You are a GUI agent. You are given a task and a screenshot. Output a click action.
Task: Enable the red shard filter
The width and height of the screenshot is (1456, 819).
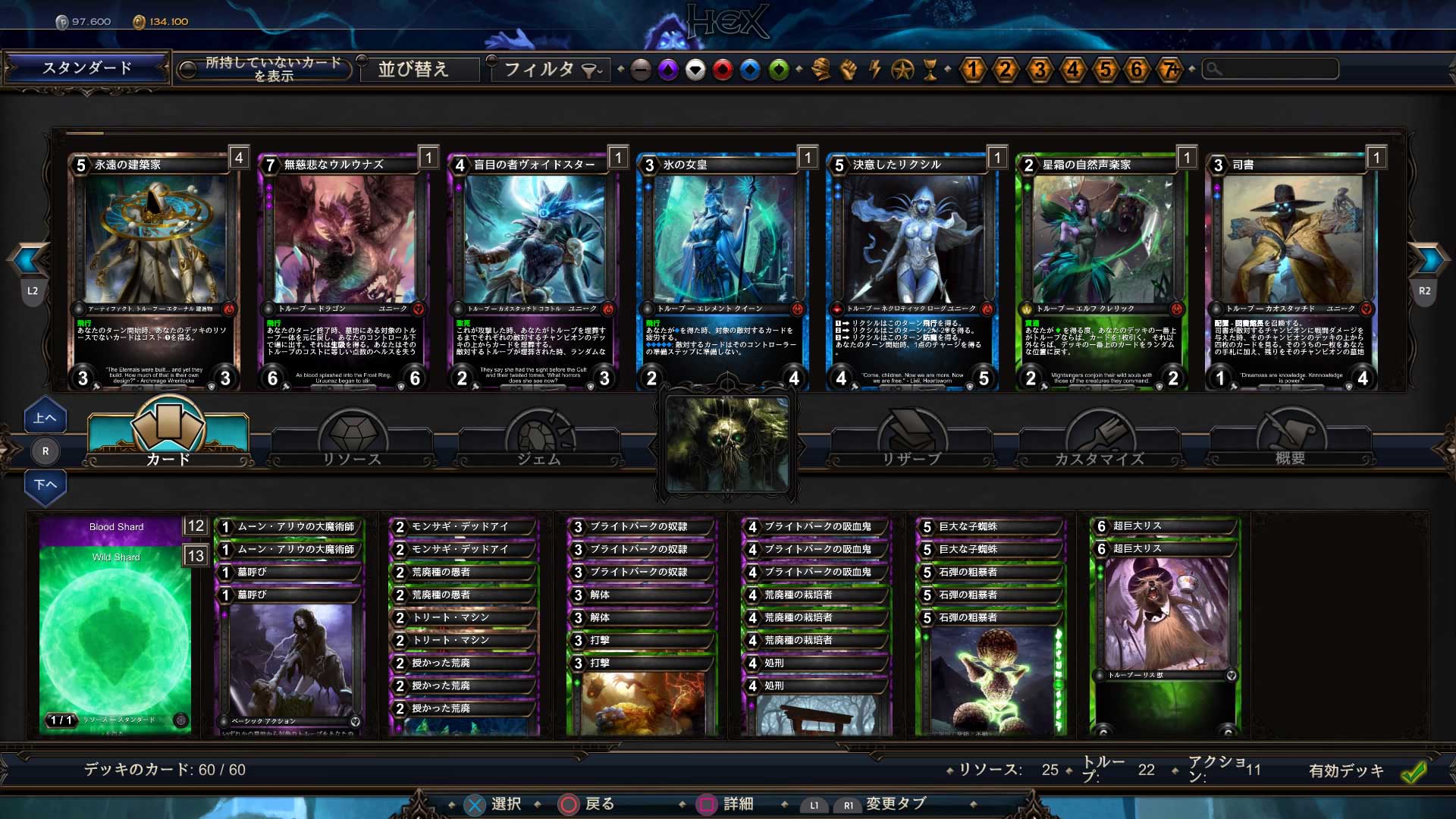(x=723, y=70)
